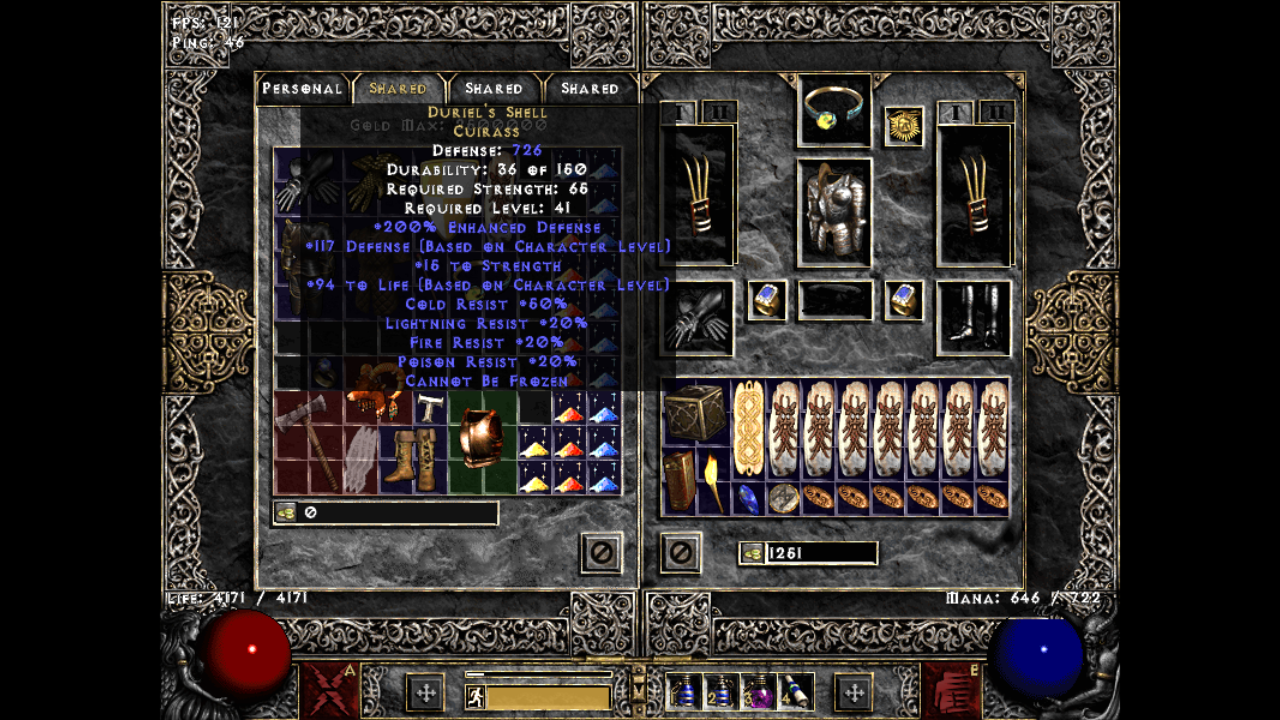
Task: Open the belt's rejuvenation potion slot 3
Action: coord(760,694)
